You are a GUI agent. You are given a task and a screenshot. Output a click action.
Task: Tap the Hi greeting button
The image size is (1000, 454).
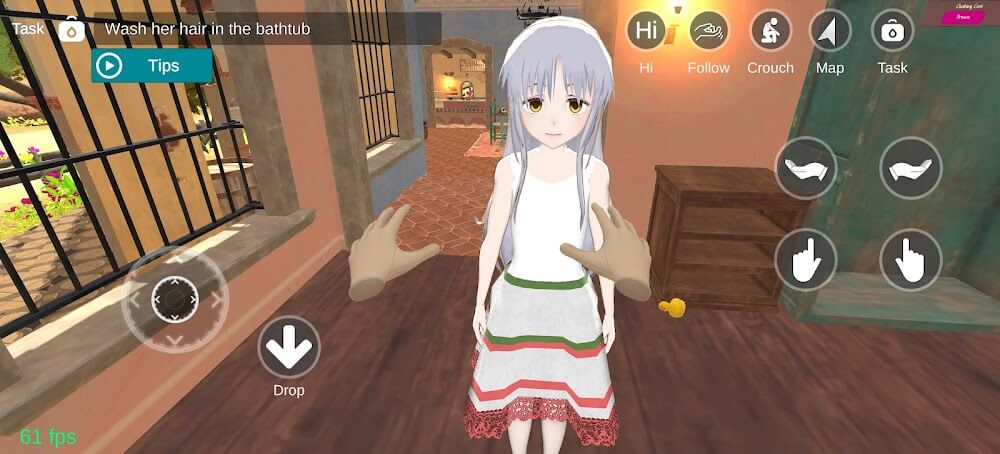[x=647, y=31]
